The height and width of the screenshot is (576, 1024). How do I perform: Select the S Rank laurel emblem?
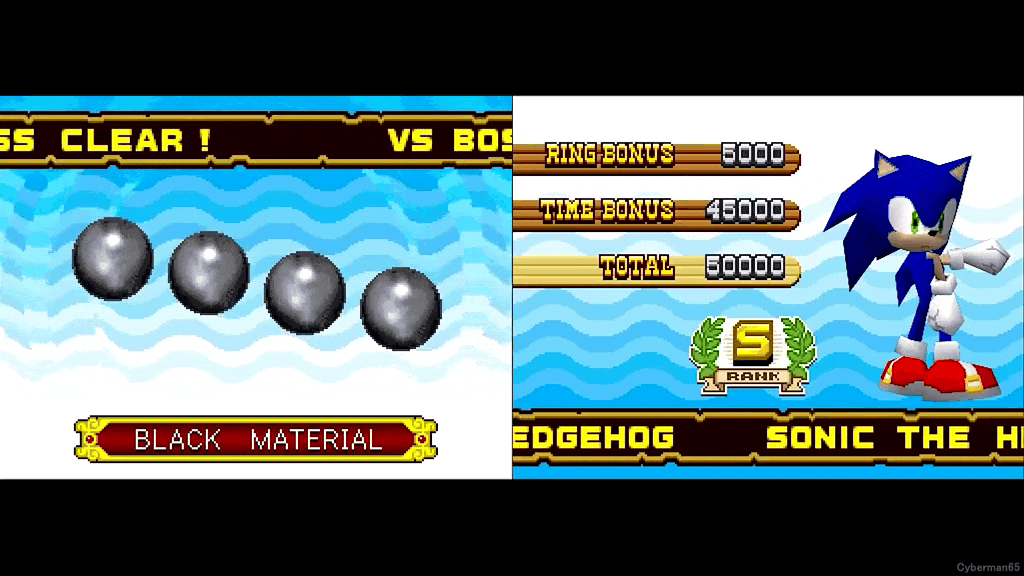point(752,354)
